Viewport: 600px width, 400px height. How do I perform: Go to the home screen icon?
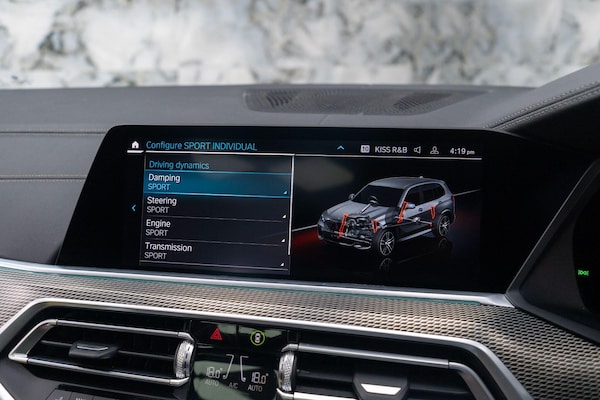click(135, 145)
